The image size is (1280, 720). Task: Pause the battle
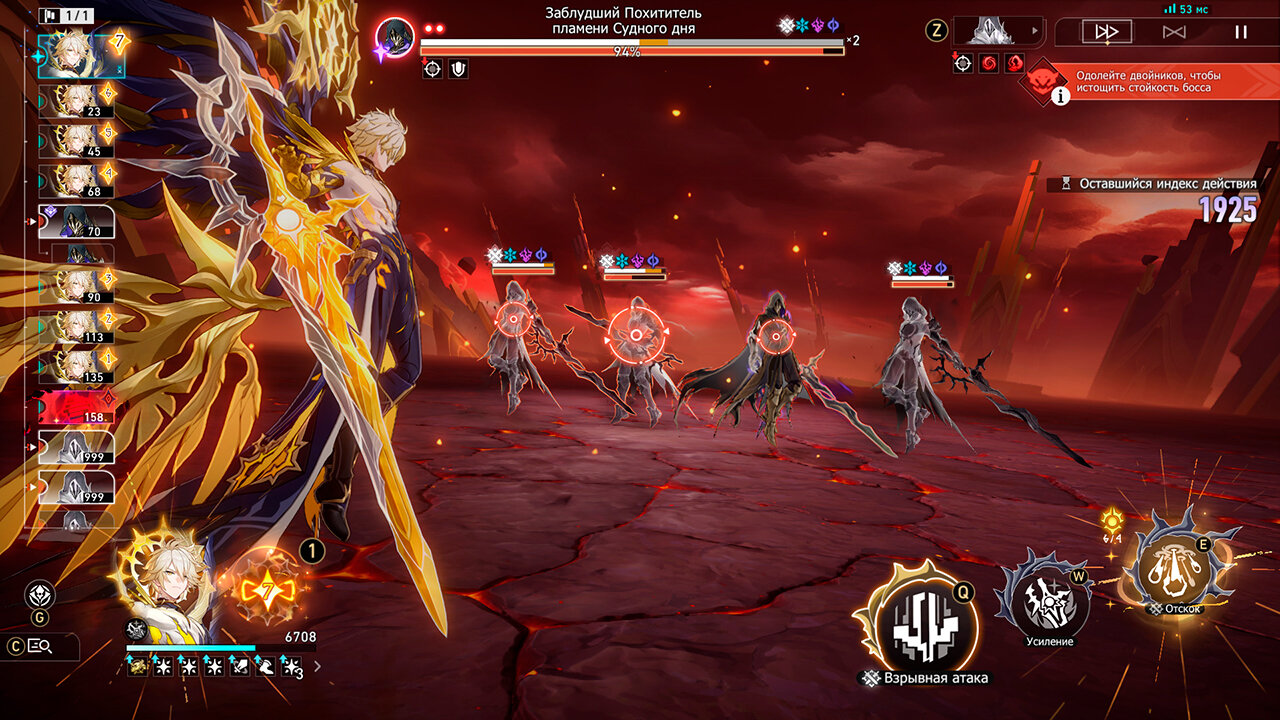(1241, 32)
